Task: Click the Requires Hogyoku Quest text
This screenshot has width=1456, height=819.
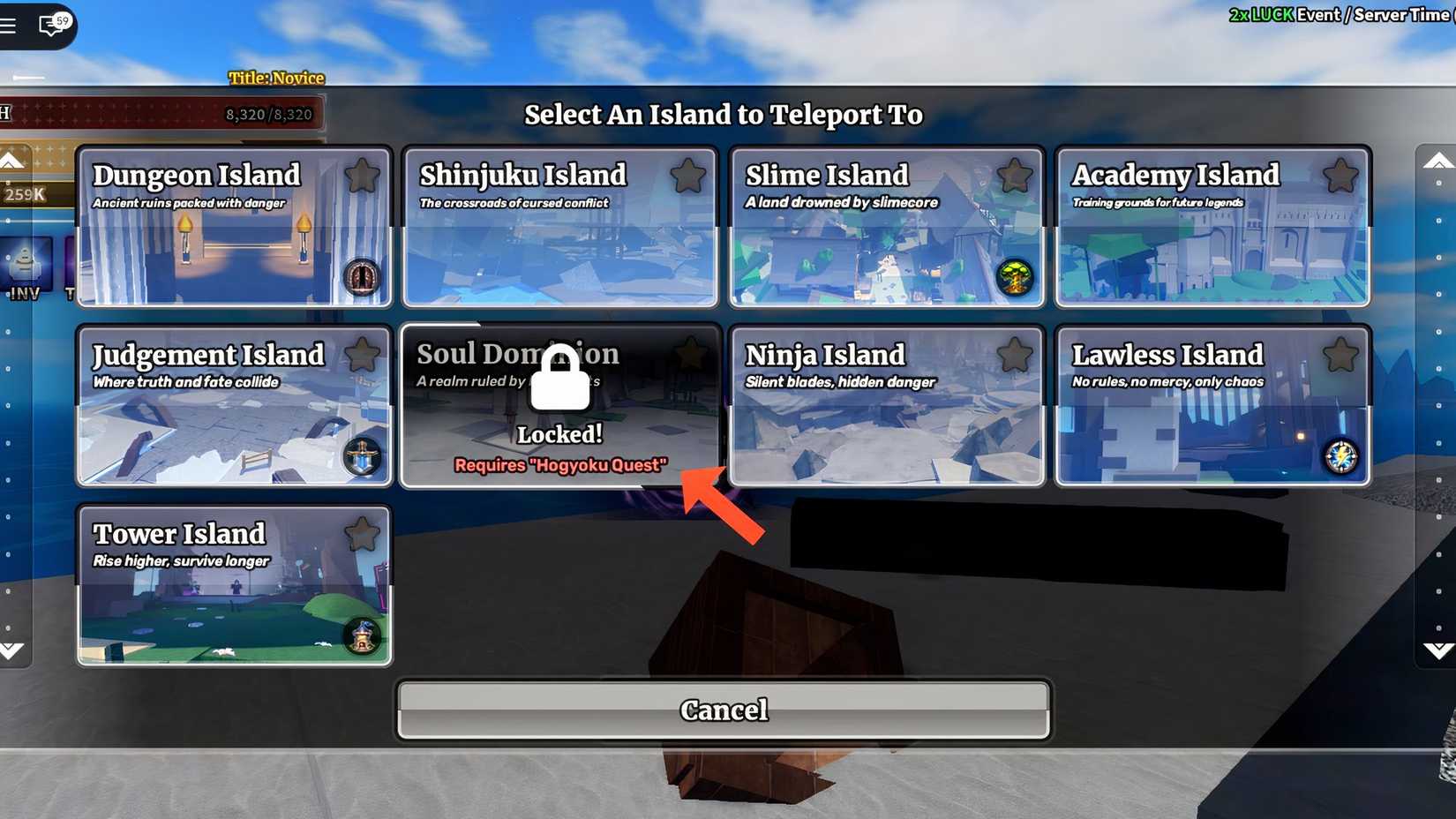Action: 559,465
